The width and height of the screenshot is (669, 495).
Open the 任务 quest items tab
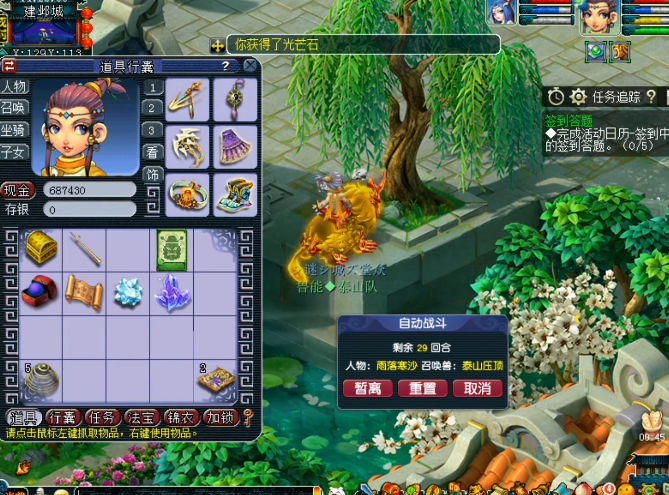point(103,417)
